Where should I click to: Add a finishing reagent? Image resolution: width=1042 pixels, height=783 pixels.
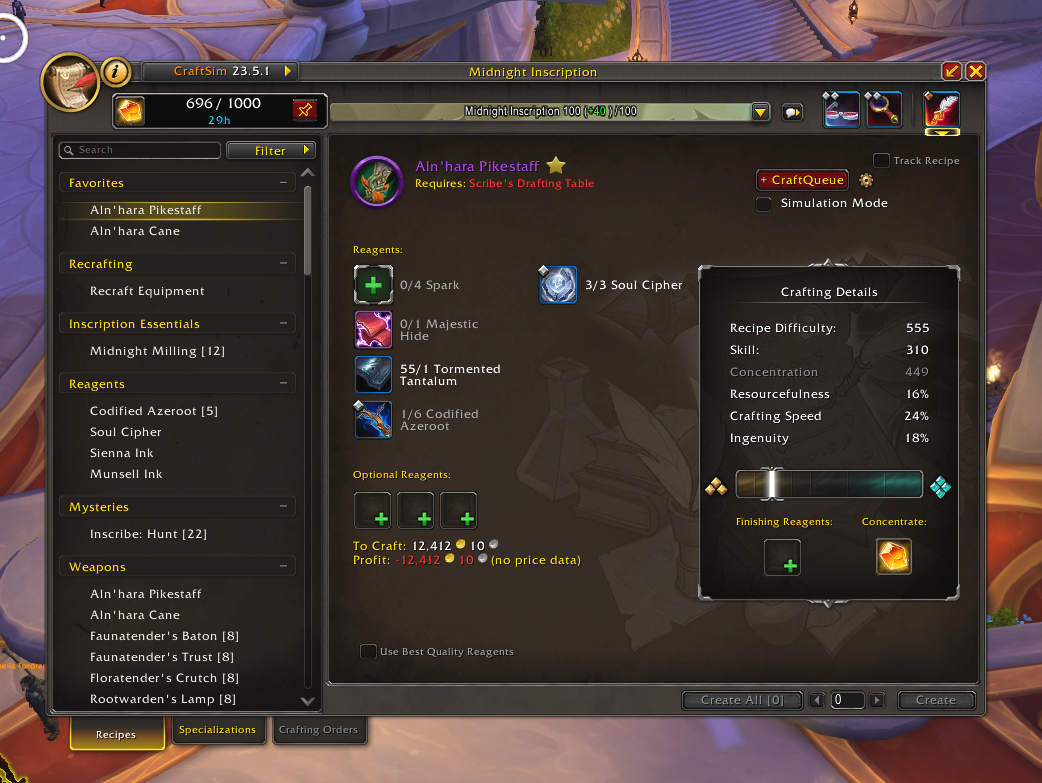[782, 557]
